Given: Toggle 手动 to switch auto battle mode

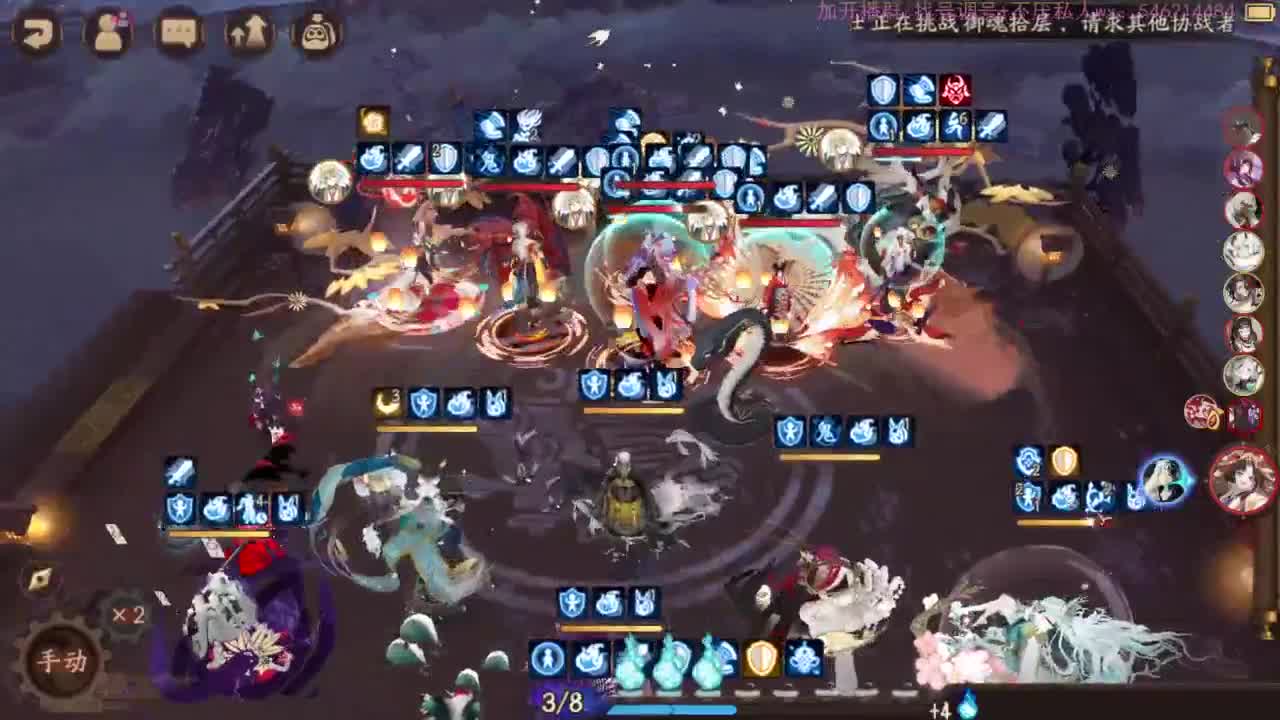Looking at the screenshot, I should point(62,660).
